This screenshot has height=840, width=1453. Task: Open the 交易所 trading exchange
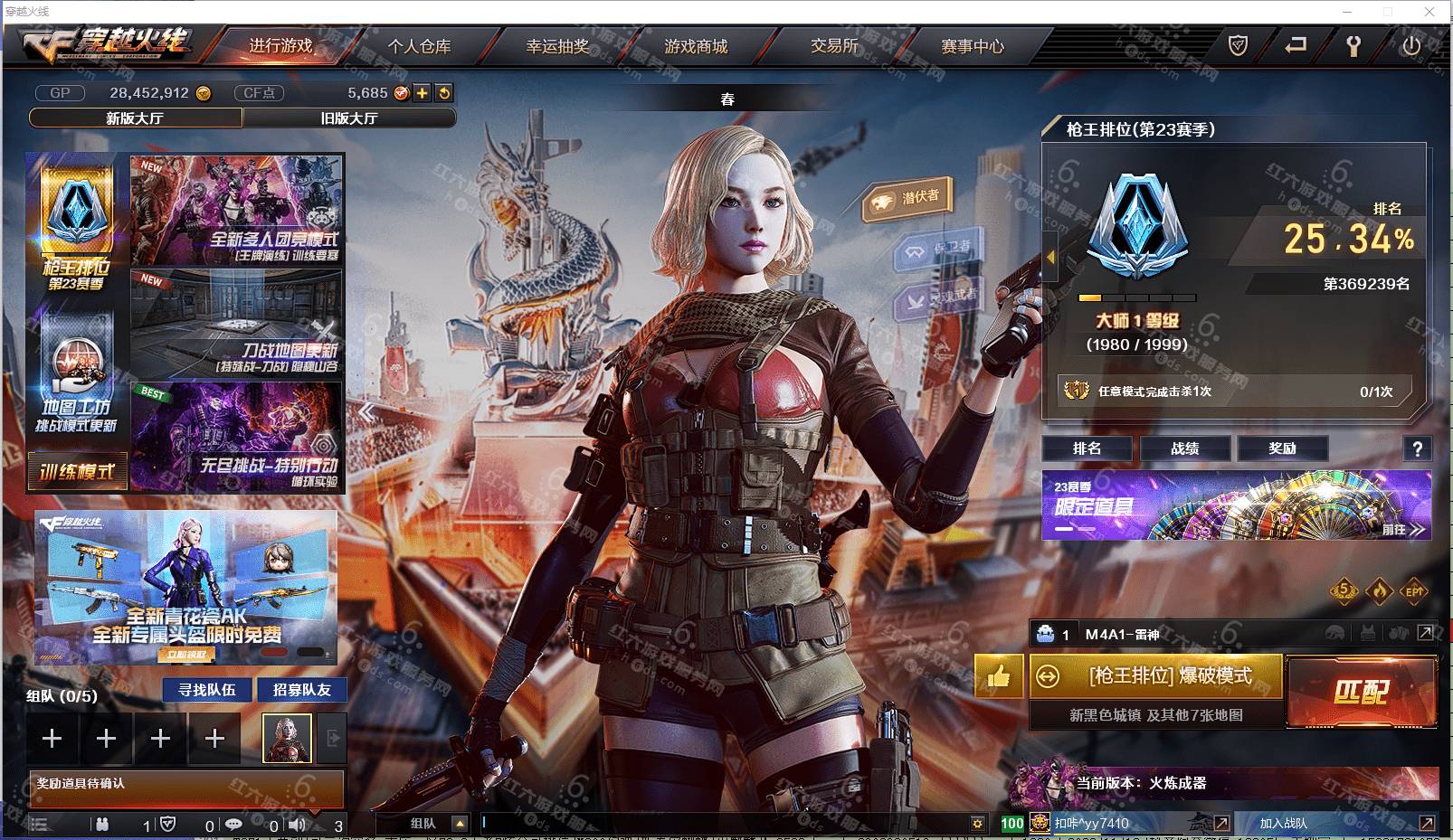click(x=834, y=46)
